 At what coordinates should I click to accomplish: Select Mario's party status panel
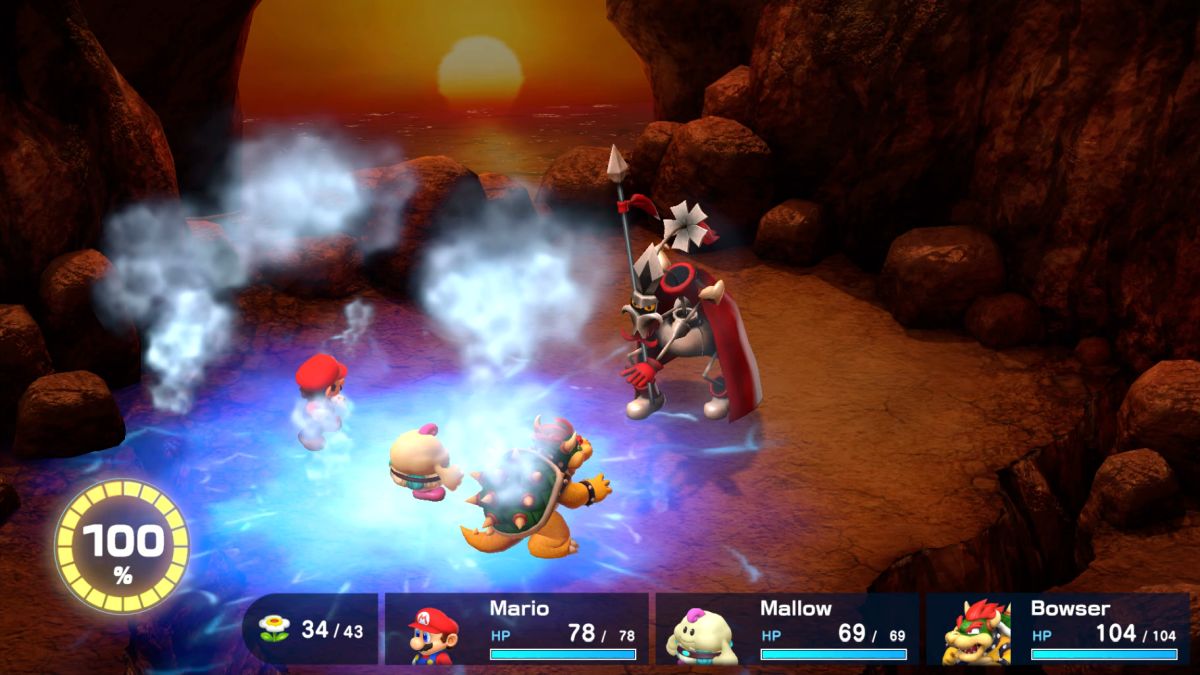coord(517,629)
